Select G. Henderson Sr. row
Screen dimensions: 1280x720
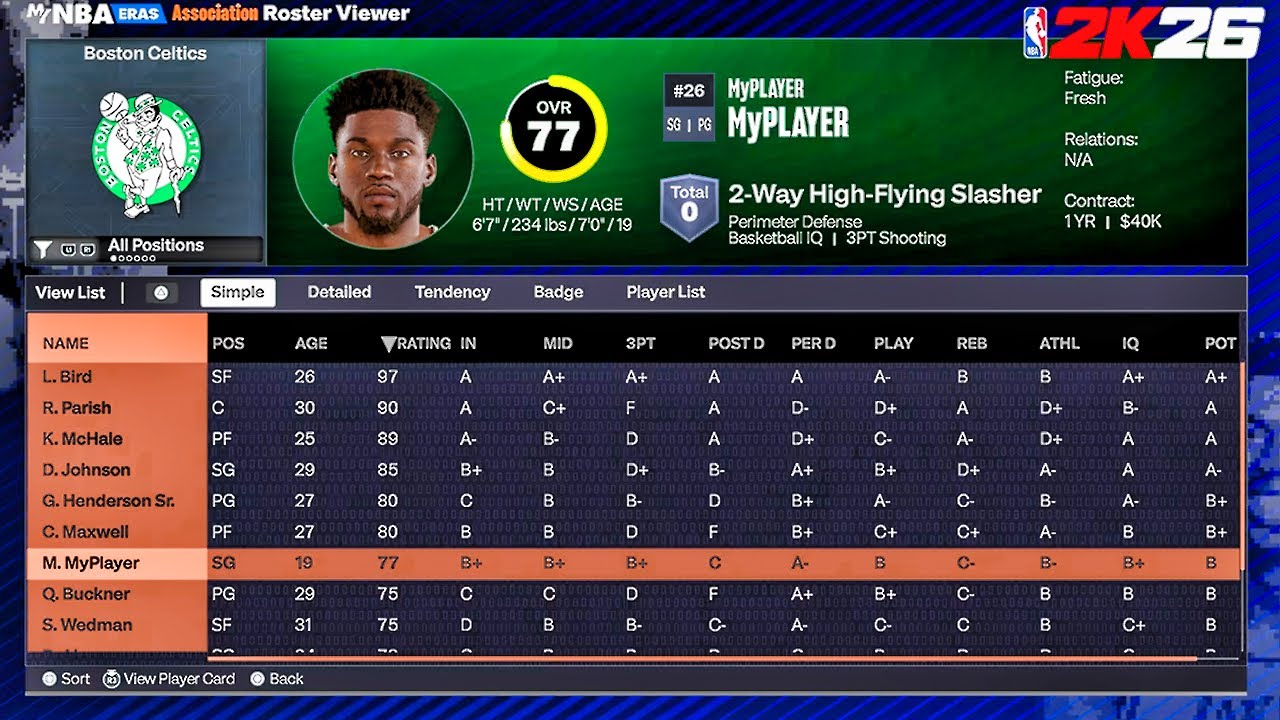coord(108,501)
